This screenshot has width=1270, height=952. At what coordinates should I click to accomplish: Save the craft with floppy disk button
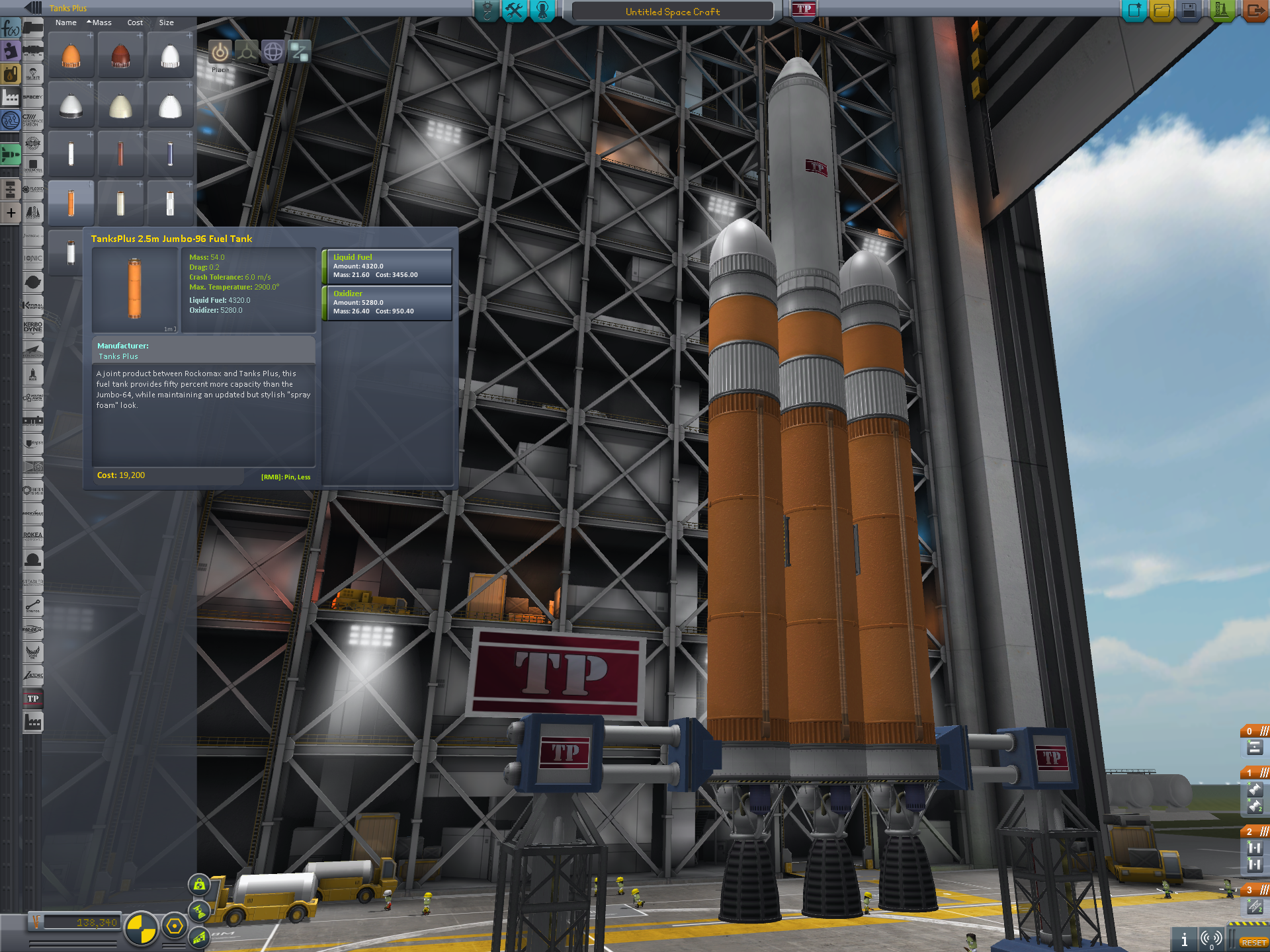(1189, 11)
